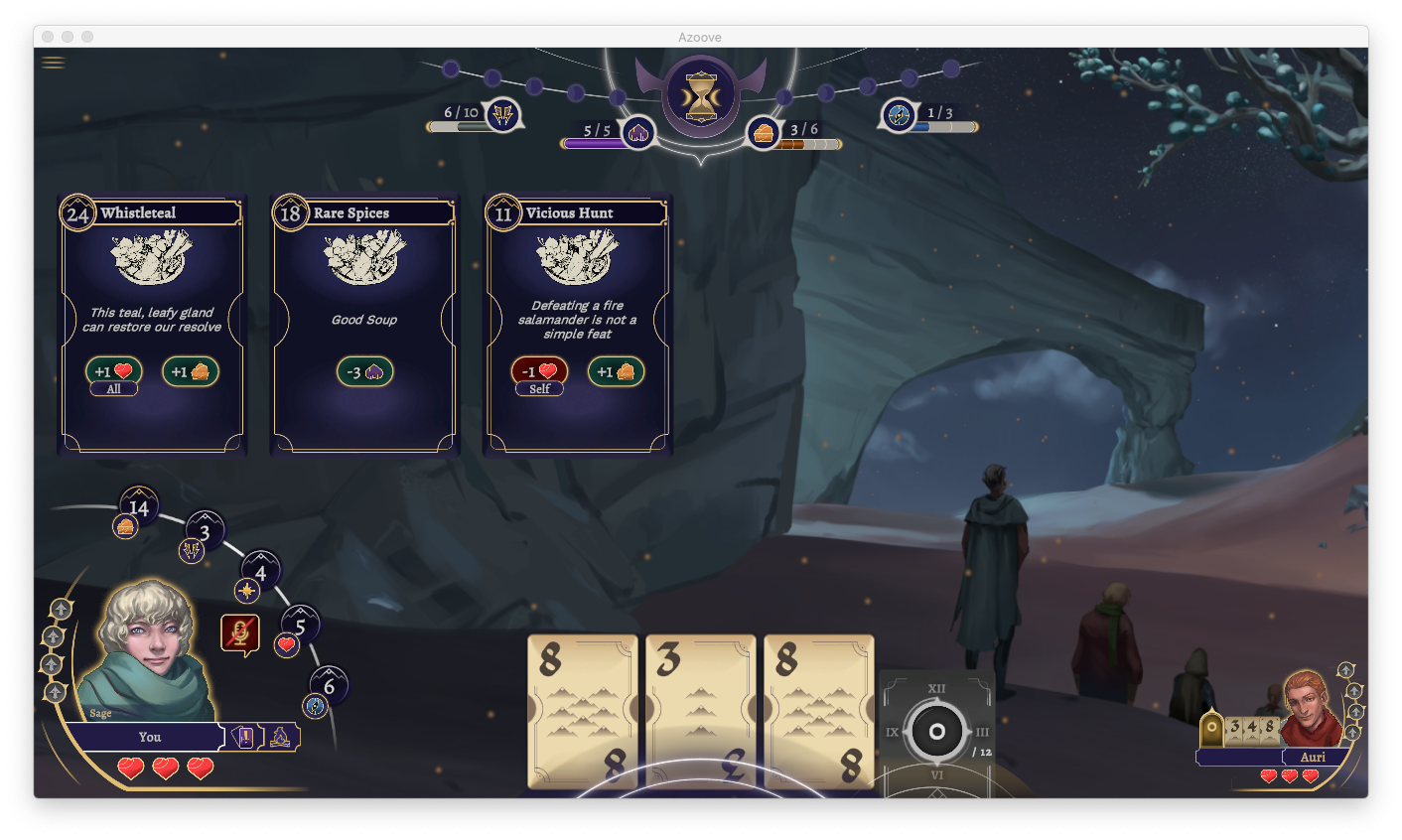Viewport: 1402px width, 840px height.
Task: Select the Whistleteal challenge card
Action: click(x=152, y=324)
